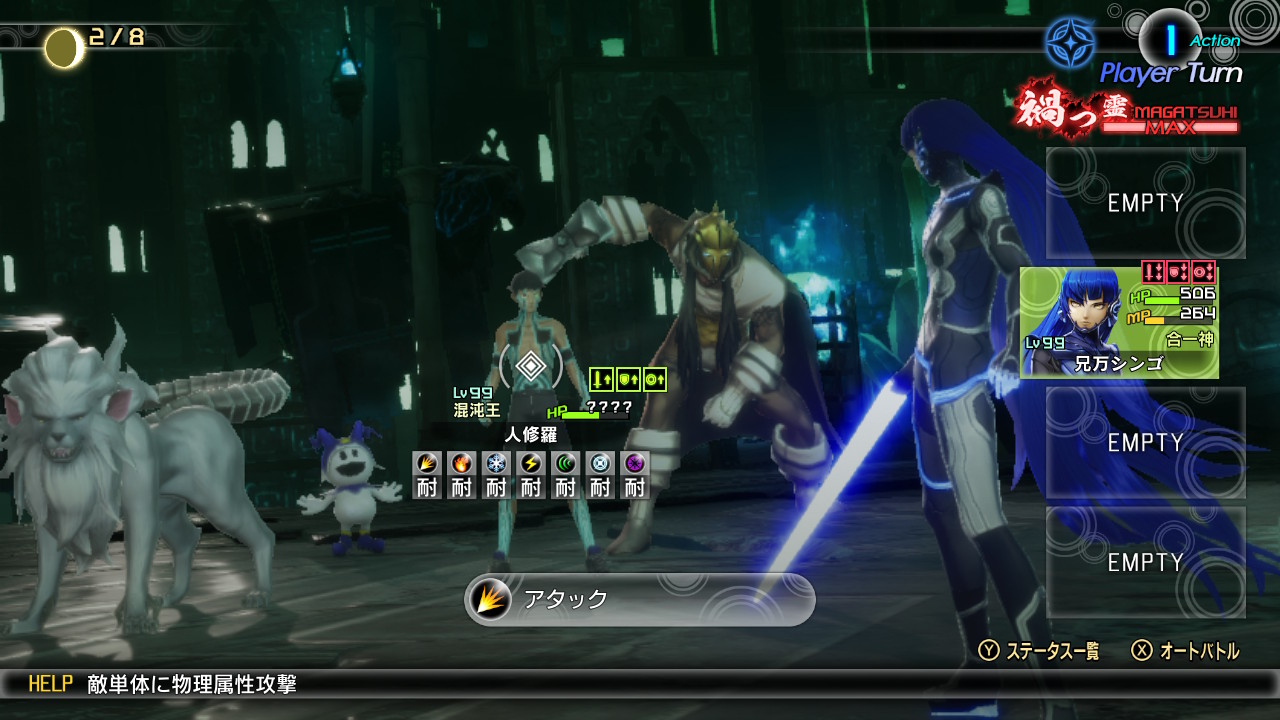This screenshot has width=1280, height=720.
Task: Click the physical affinity icon under 人修羅
Action: [427, 464]
